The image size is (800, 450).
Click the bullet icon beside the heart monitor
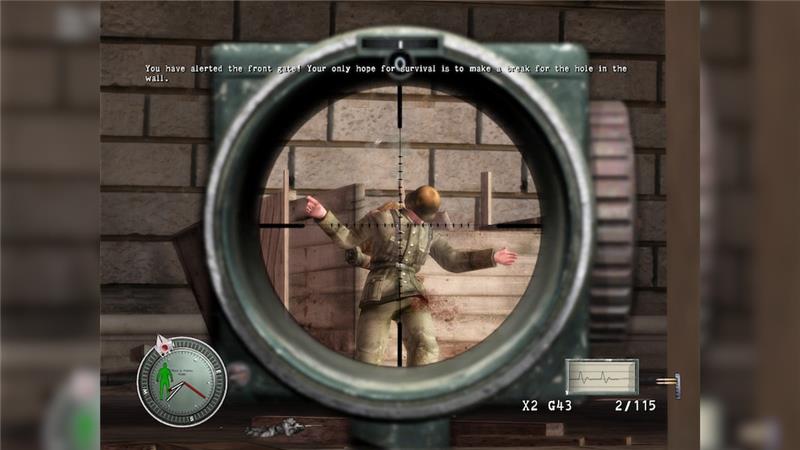(x=668, y=381)
